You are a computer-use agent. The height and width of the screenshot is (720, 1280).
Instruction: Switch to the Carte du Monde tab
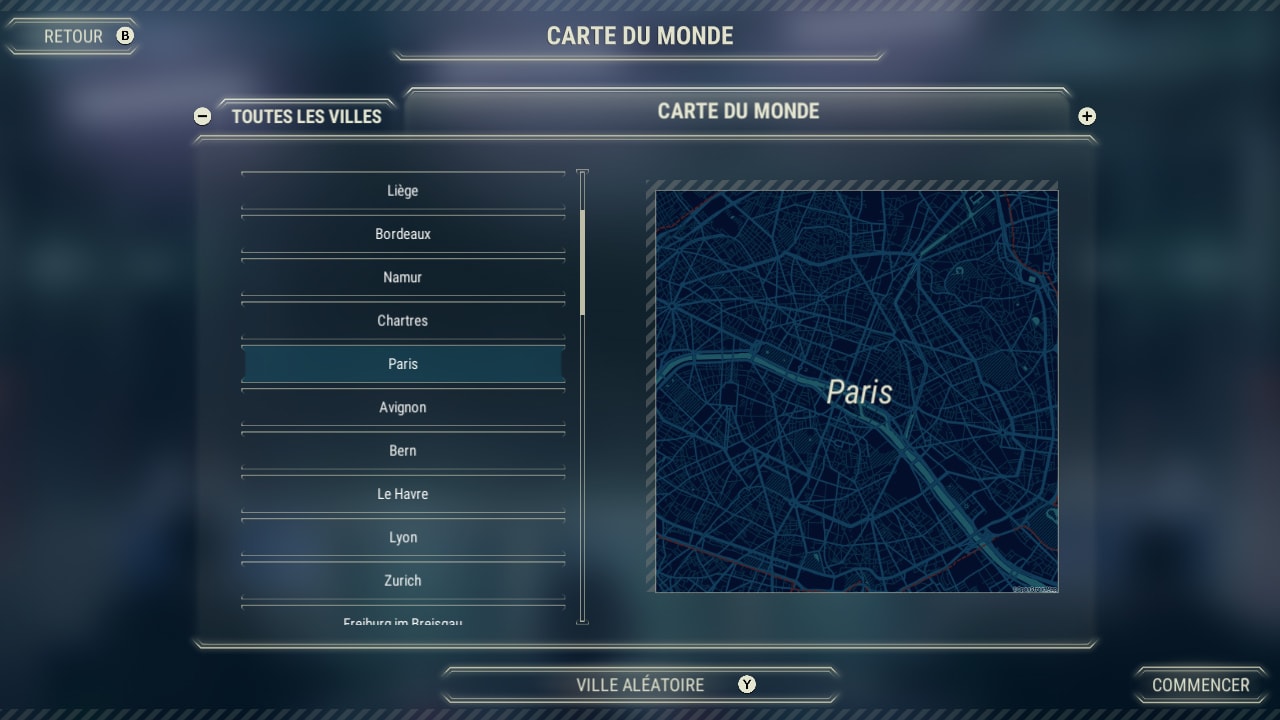[738, 111]
